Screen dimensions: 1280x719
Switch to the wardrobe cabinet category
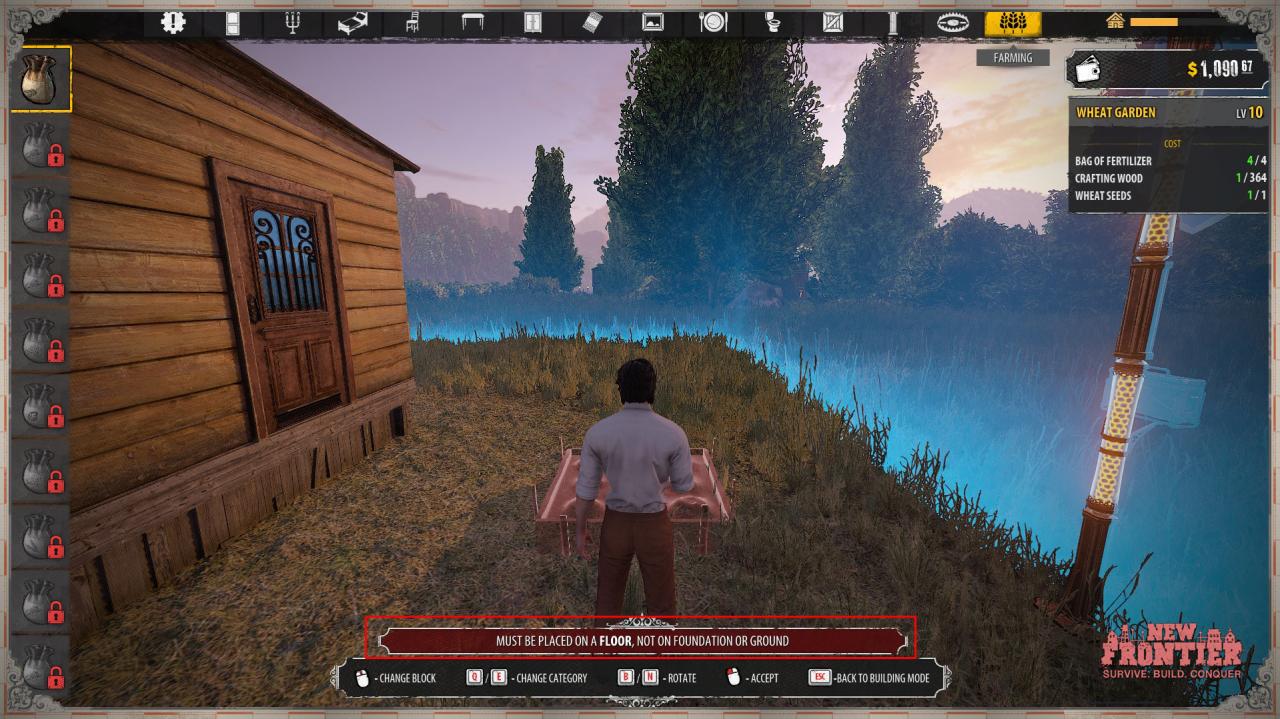point(533,23)
